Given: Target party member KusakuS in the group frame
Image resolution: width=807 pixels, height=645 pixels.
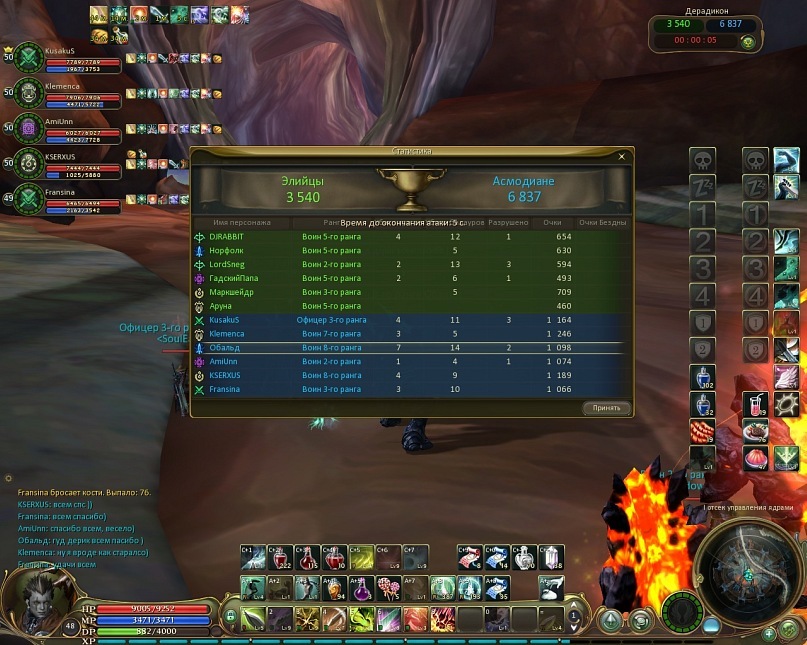Looking at the screenshot, I should tap(60, 50).
